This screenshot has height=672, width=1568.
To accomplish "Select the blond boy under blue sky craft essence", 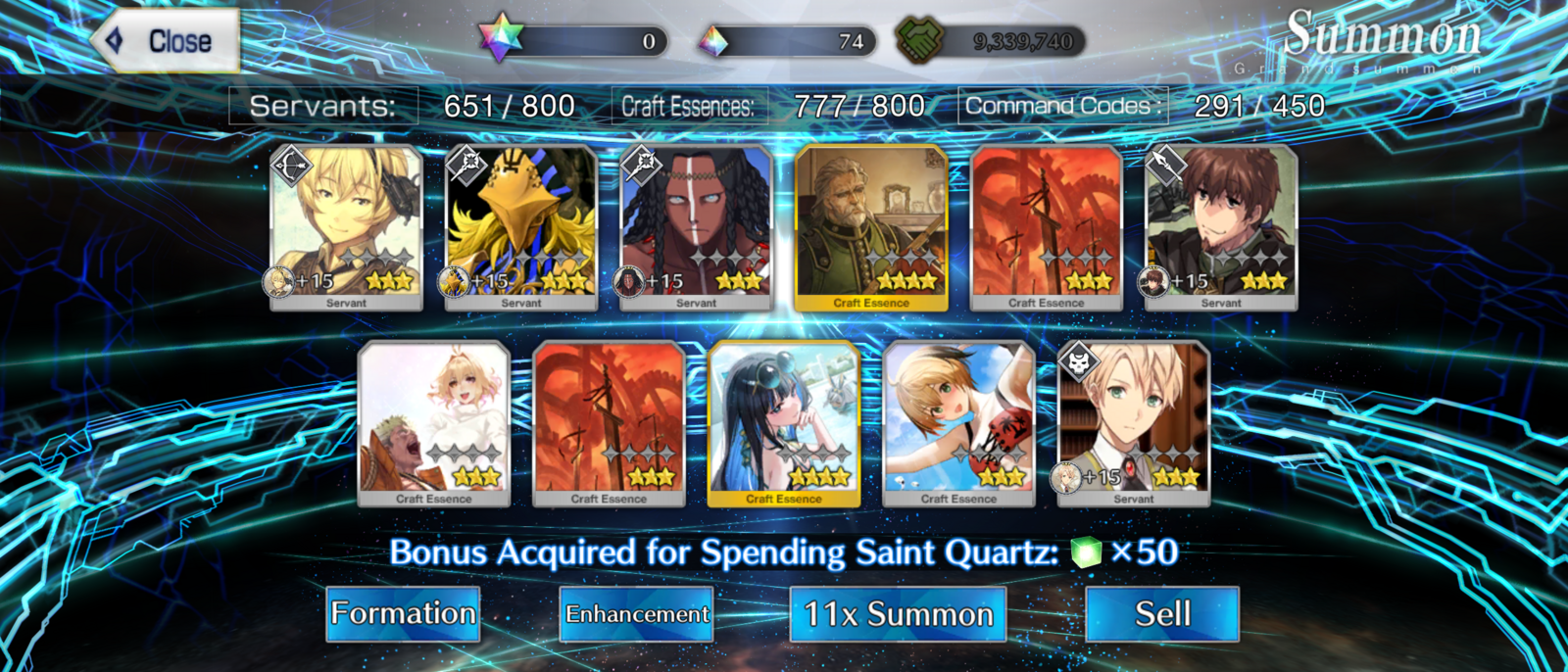I will [x=958, y=423].
